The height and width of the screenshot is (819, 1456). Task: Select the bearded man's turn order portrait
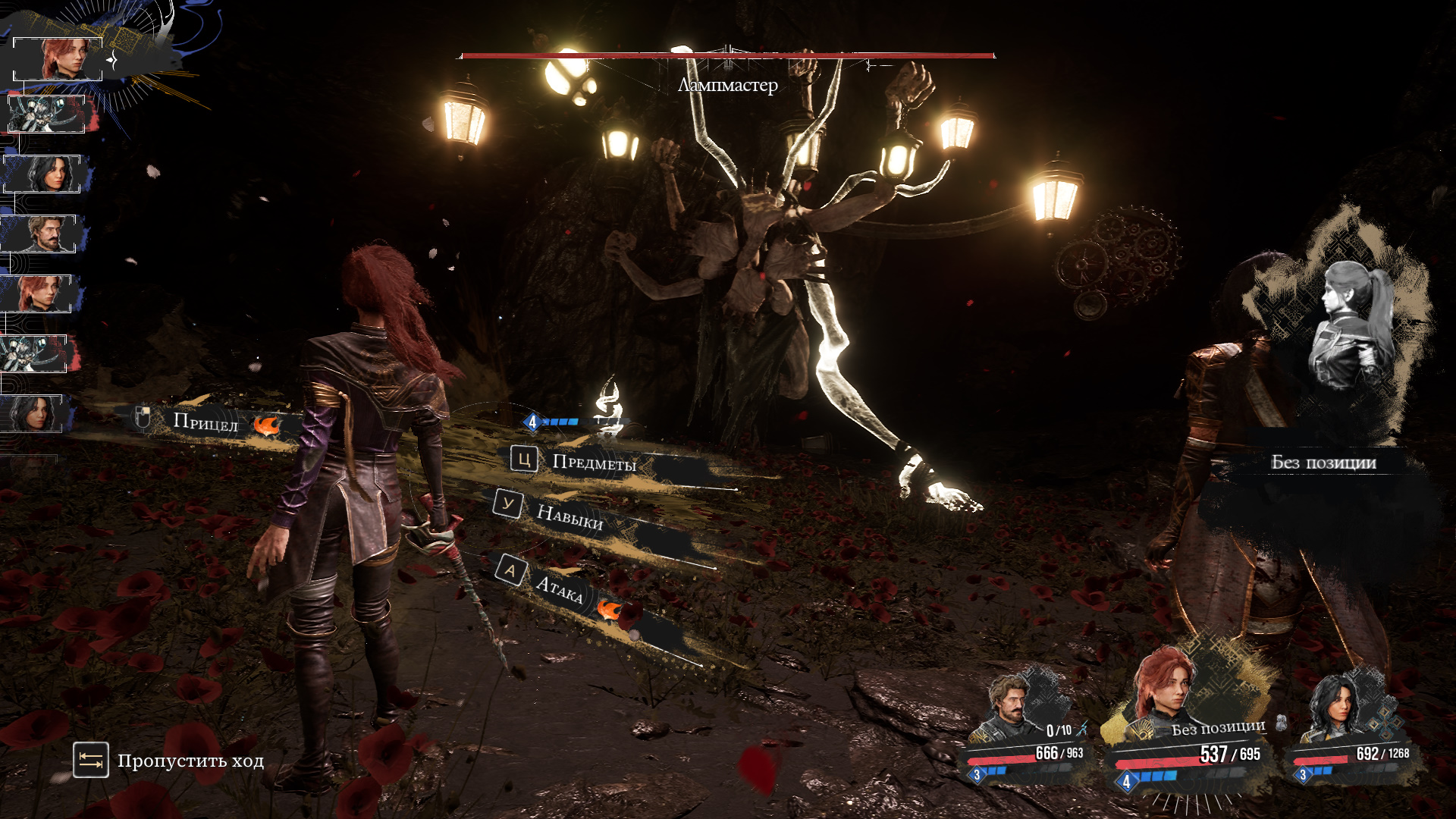point(42,234)
